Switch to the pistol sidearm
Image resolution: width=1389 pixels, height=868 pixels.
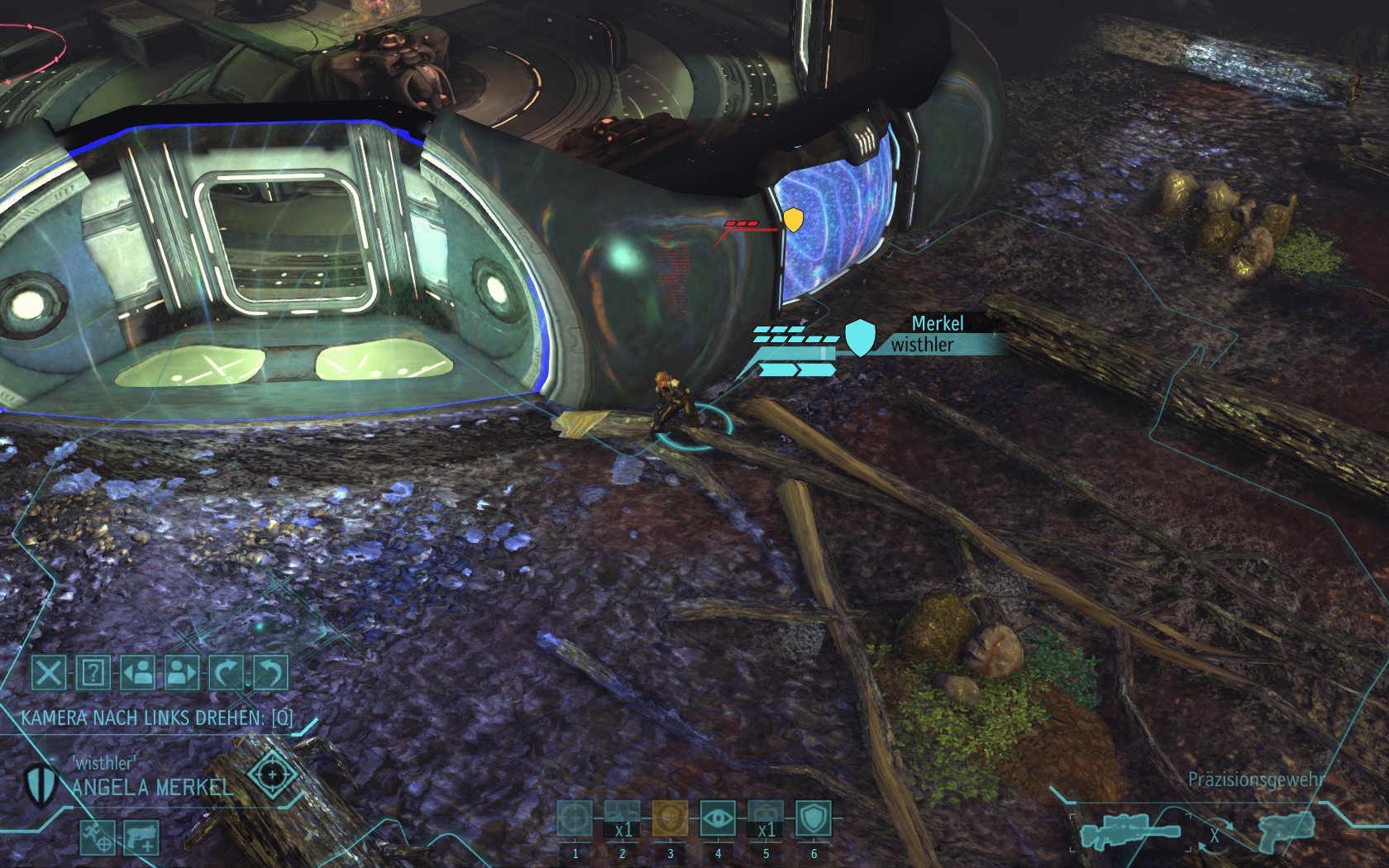tap(1286, 829)
